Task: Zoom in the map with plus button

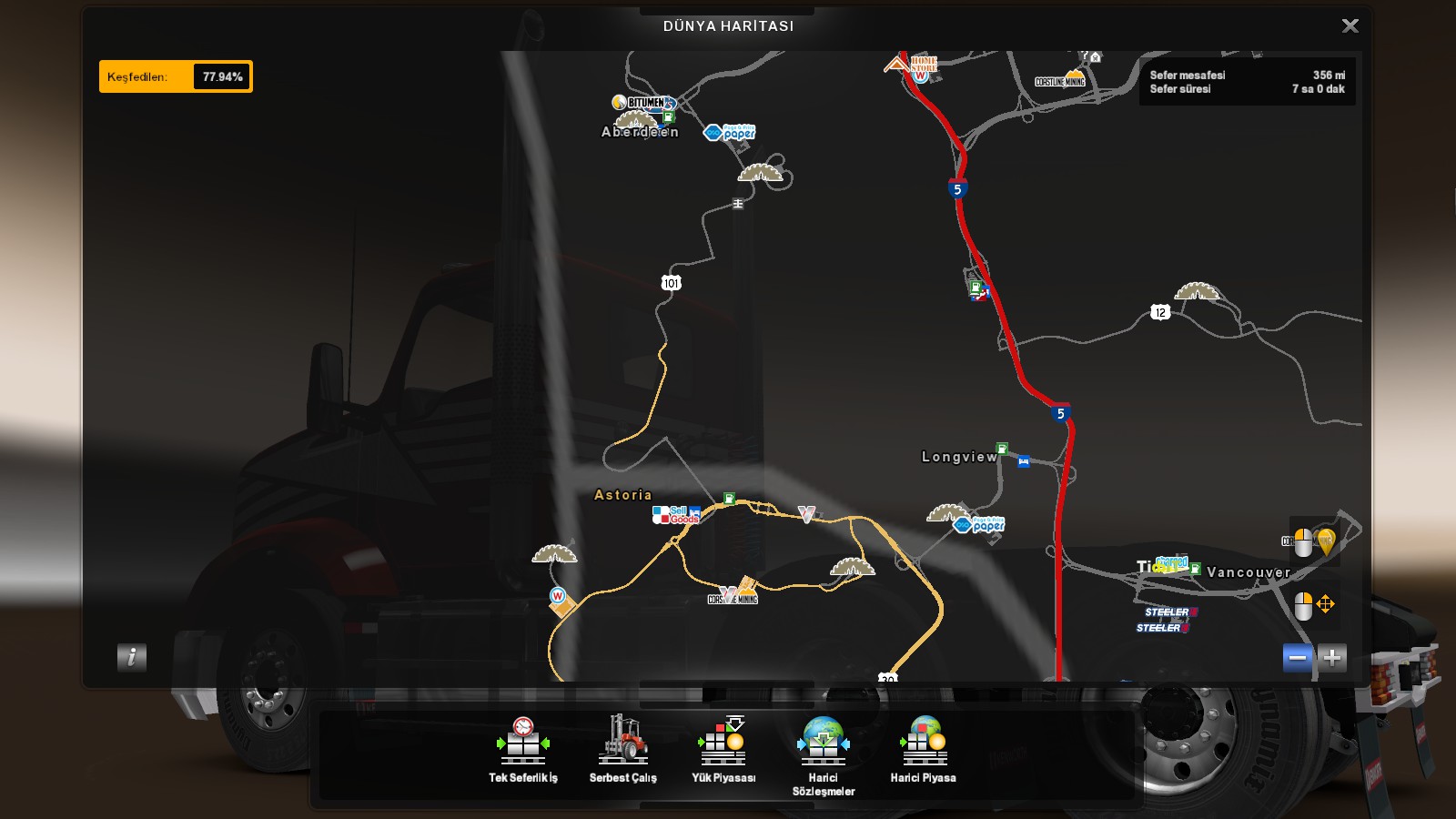Action: tap(1332, 657)
